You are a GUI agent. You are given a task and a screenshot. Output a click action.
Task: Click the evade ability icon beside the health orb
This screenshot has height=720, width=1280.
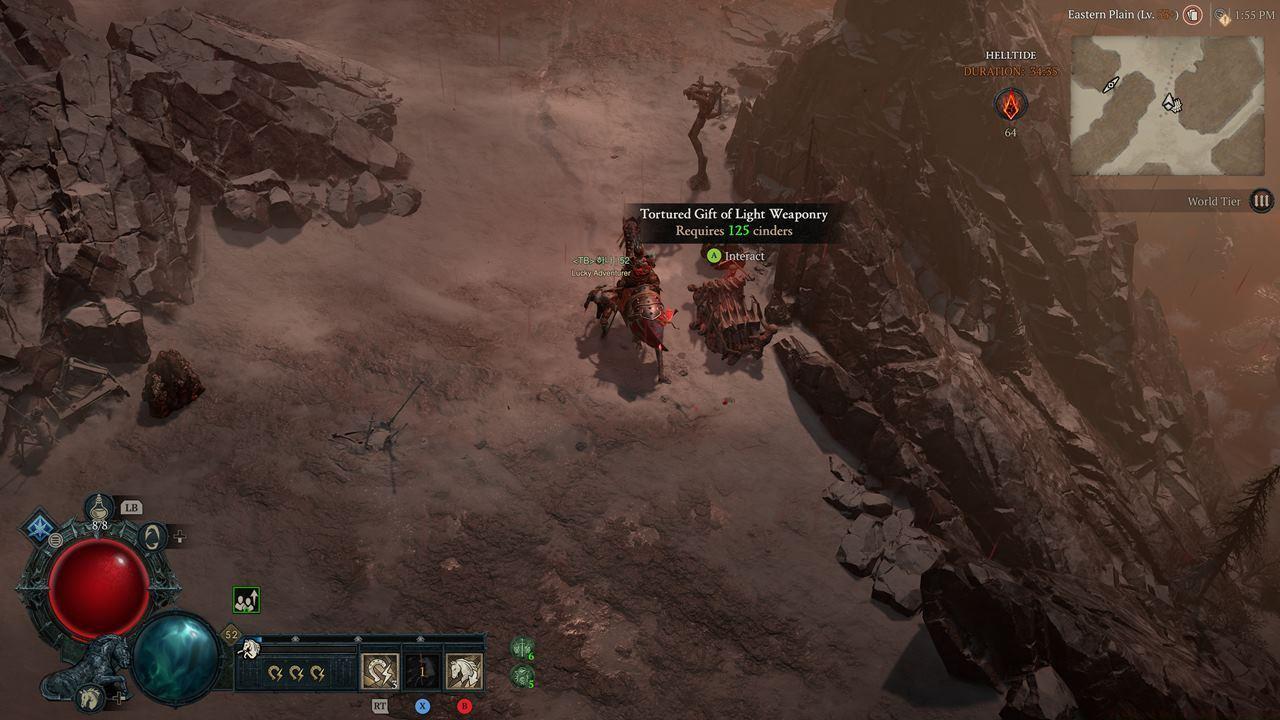pos(153,536)
